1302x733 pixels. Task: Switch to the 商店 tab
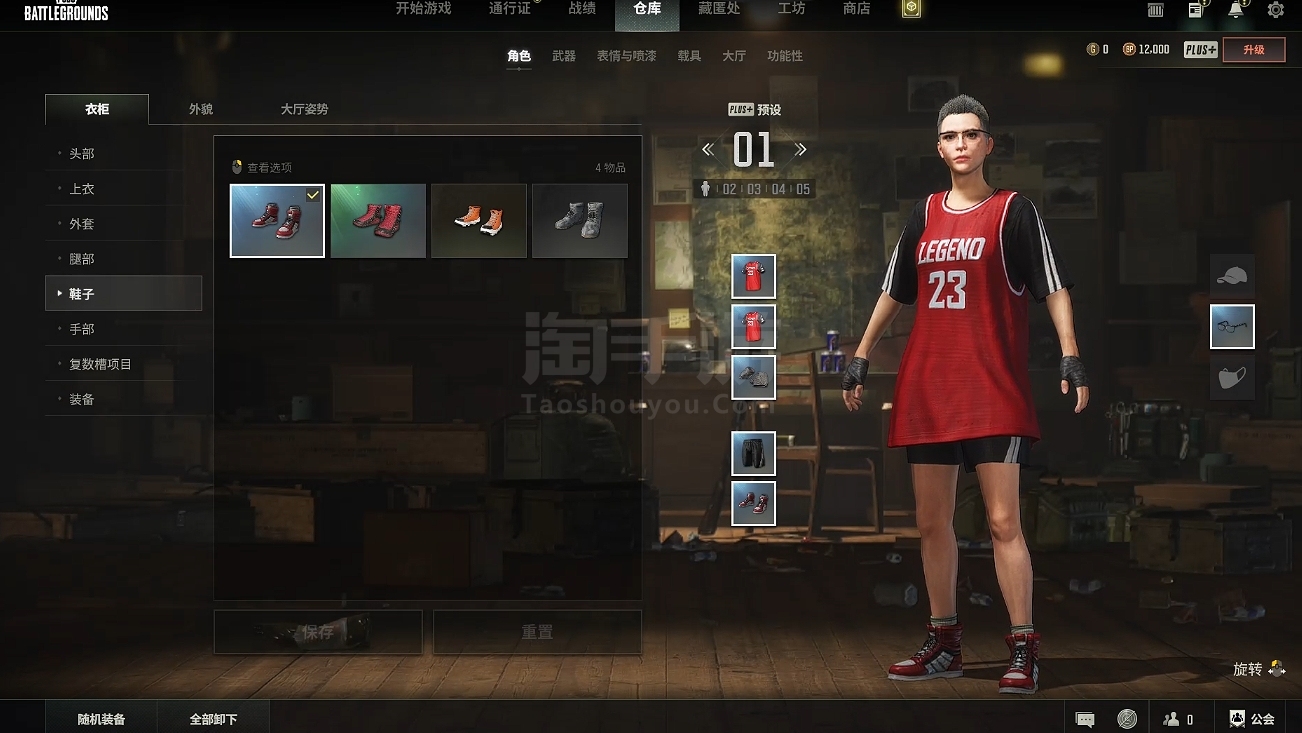pyautogui.click(x=856, y=9)
